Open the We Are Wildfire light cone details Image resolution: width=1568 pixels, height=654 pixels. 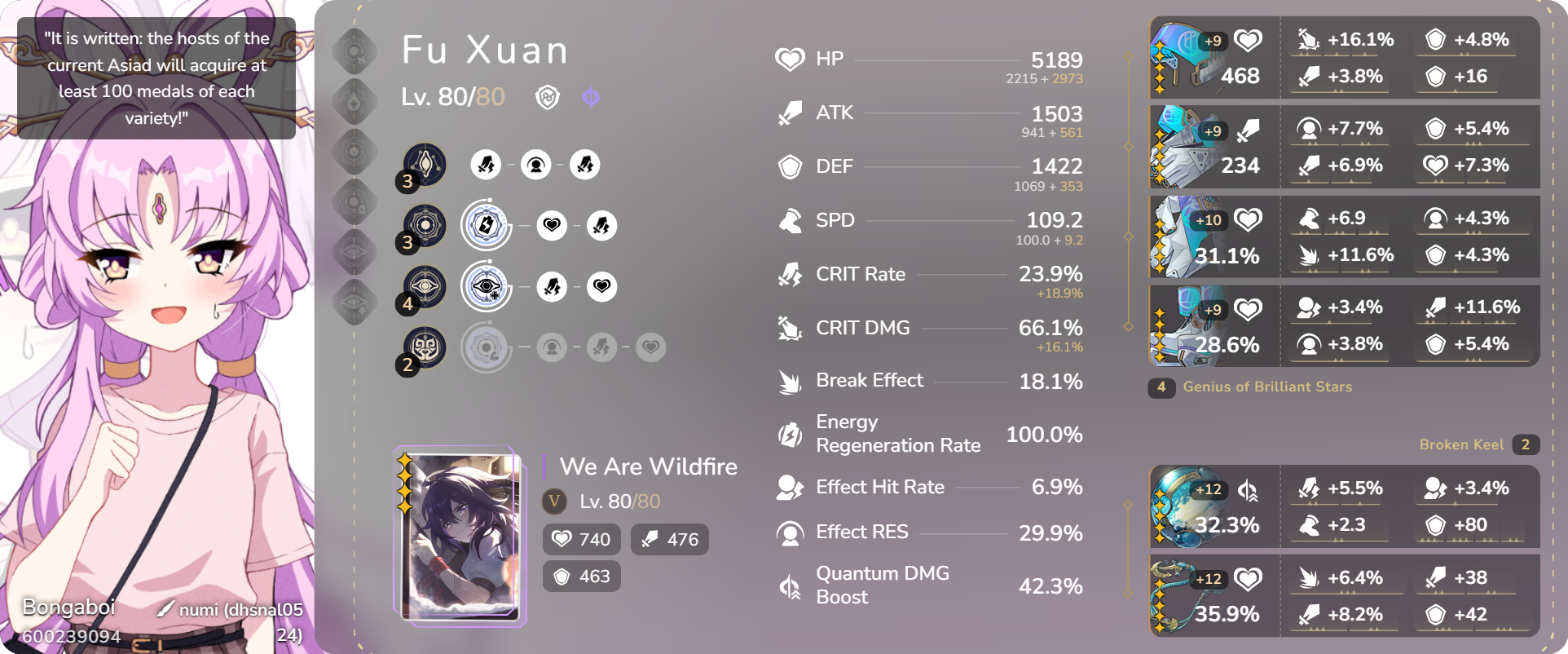click(647, 466)
